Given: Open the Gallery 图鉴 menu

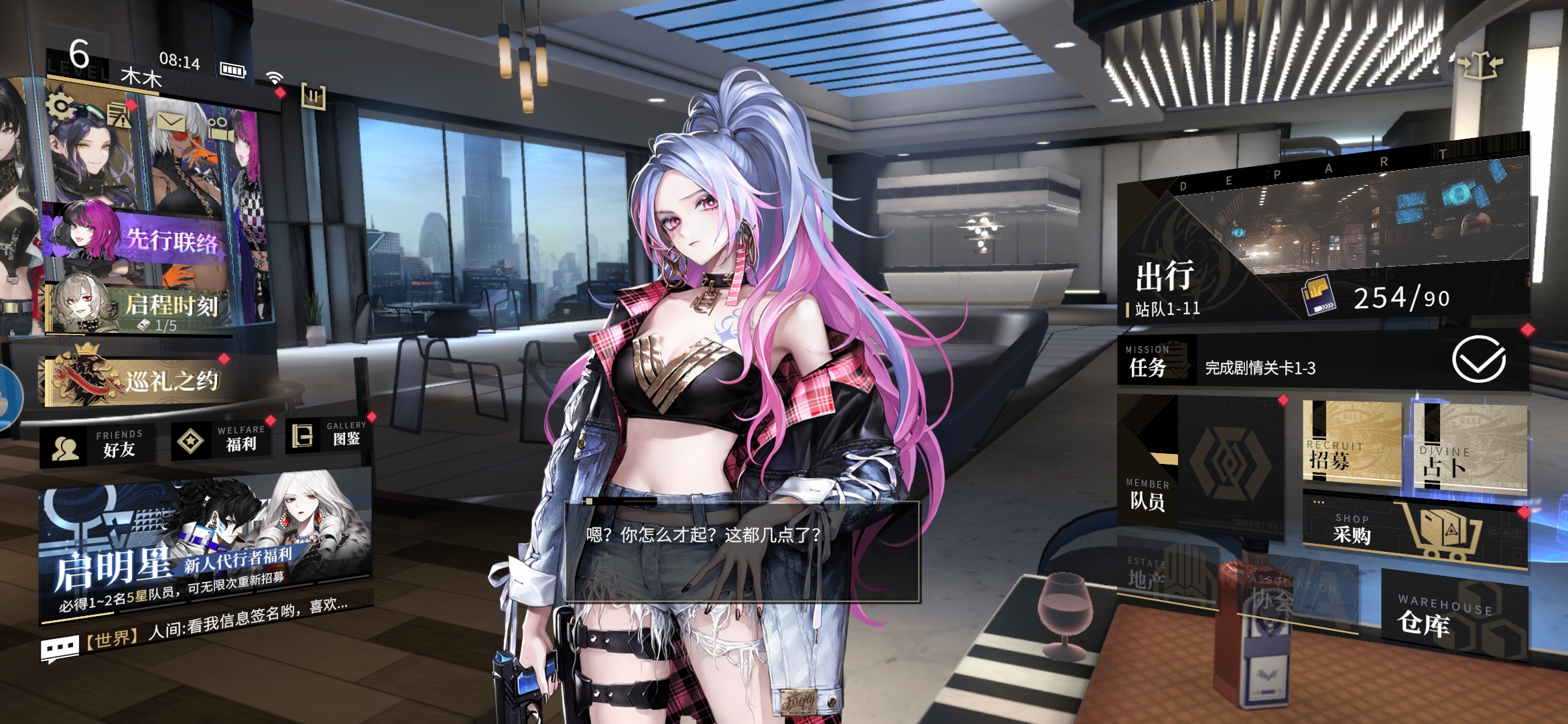Looking at the screenshot, I should 327,436.
